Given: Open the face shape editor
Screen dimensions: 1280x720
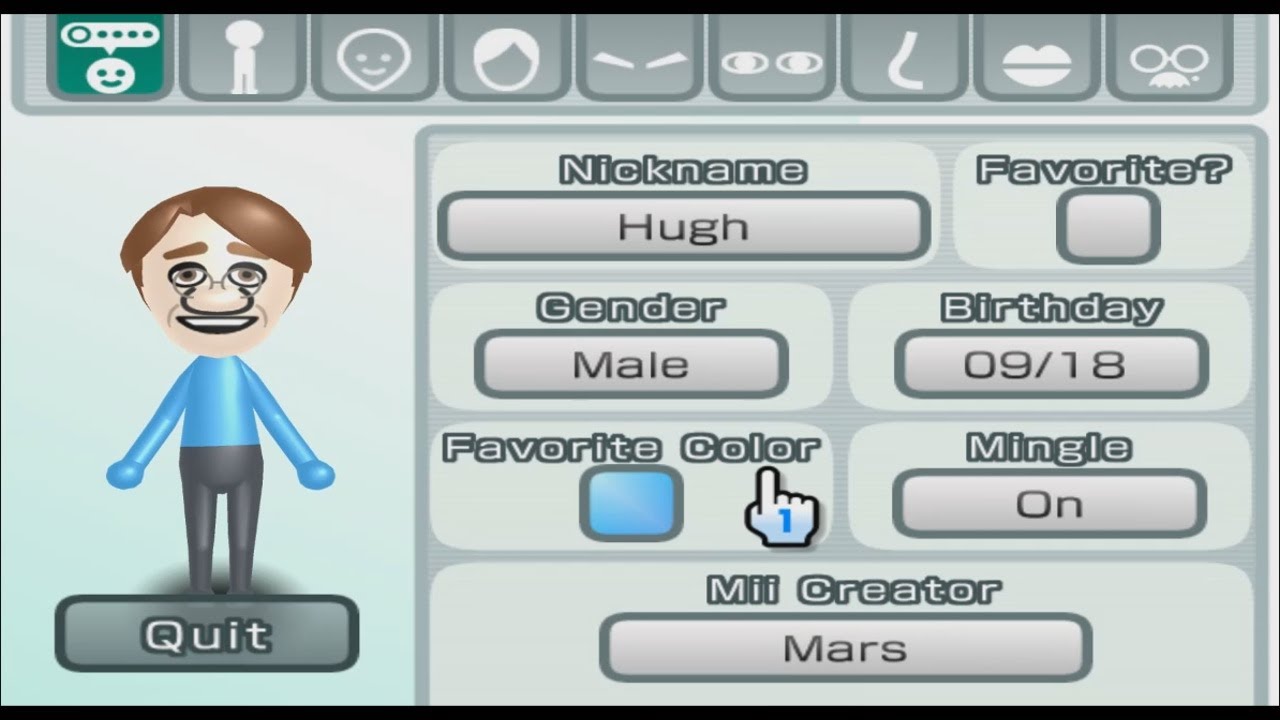Looking at the screenshot, I should click(x=373, y=55).
